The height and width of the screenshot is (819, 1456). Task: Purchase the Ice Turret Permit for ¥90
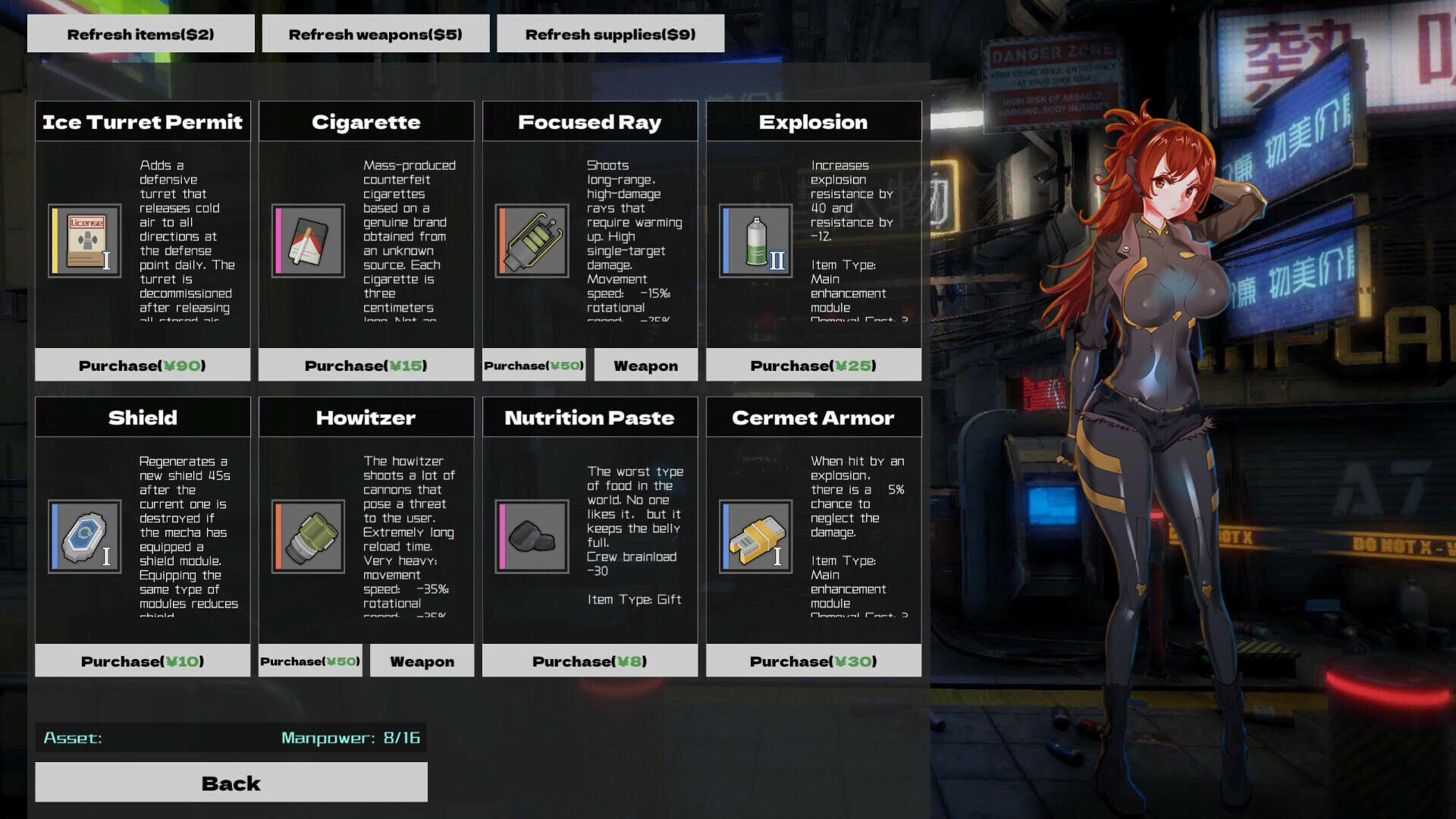click(143, 366)
